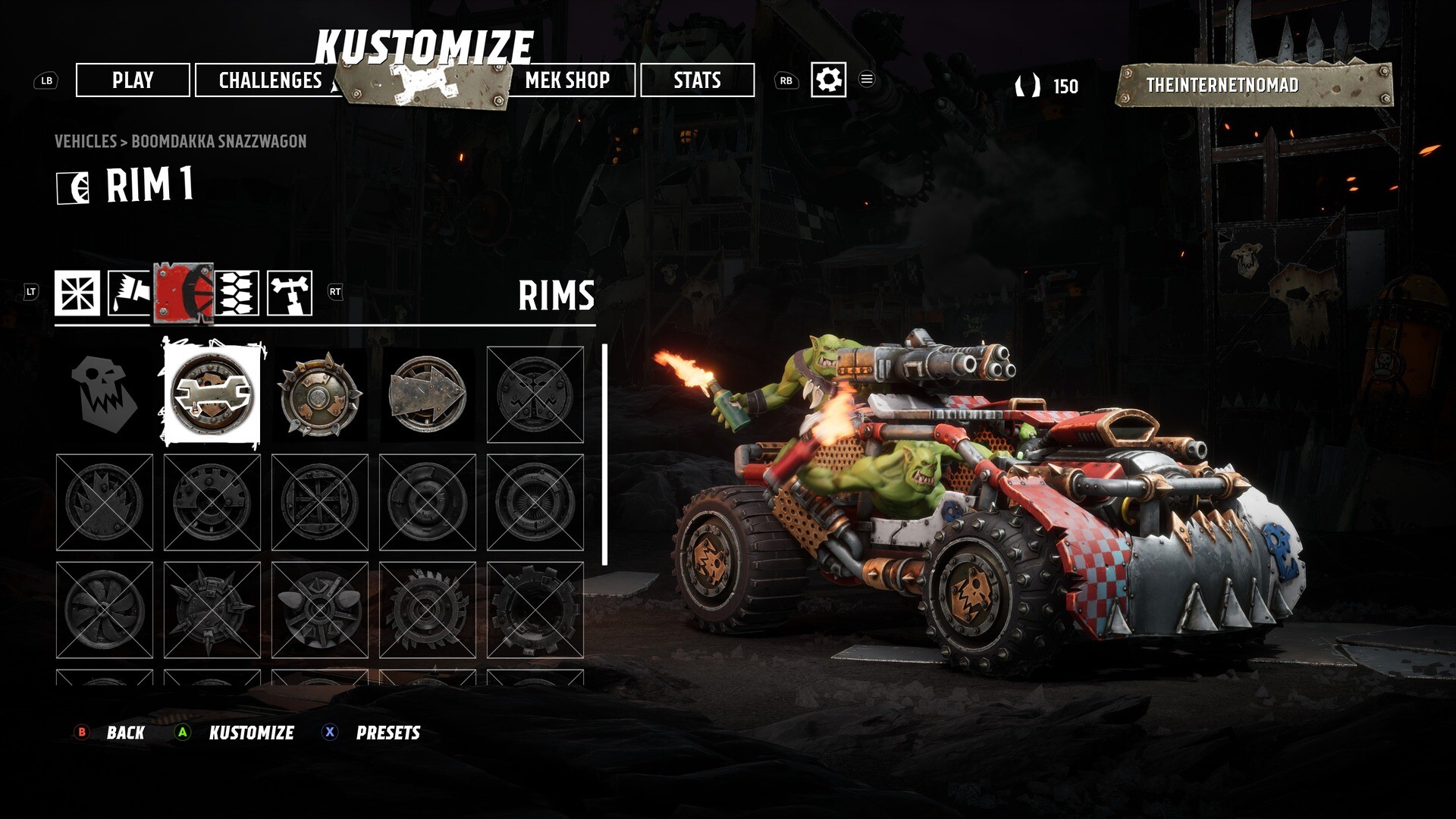This screenshot has height=819, width=1456.
Task: Click the RT bumper icon right of category tabs
Action: [334, 292]
